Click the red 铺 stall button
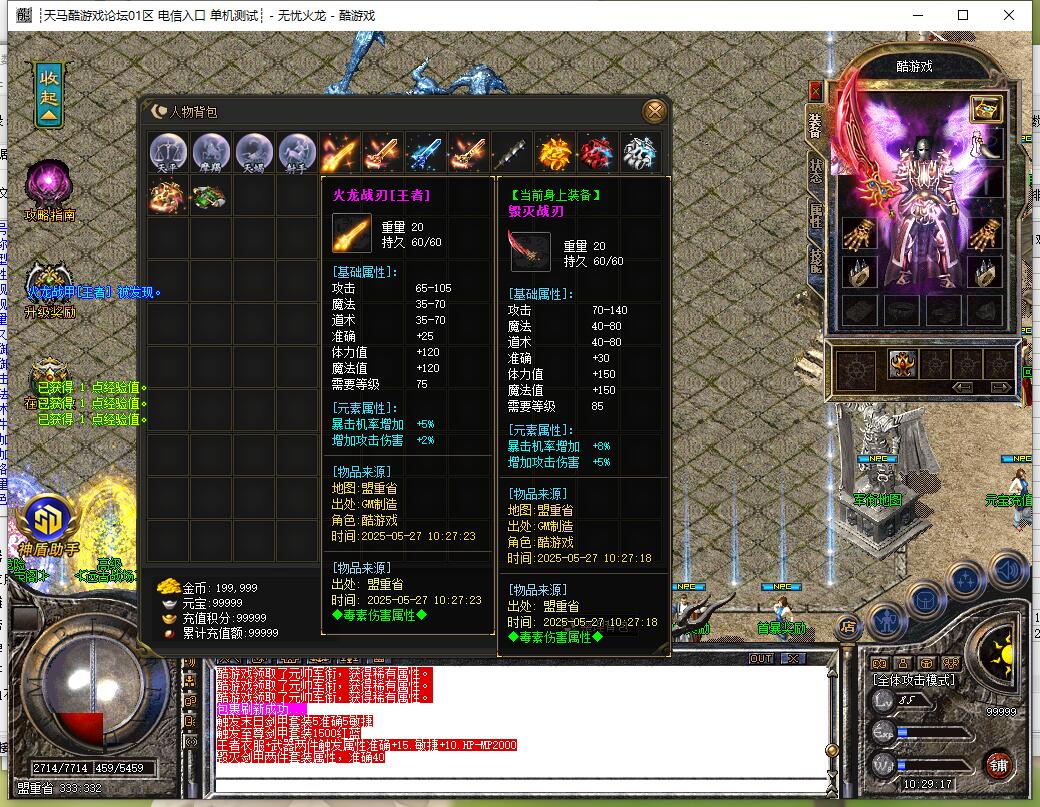This screenshot has height=807, width=1040. (998, 768)
